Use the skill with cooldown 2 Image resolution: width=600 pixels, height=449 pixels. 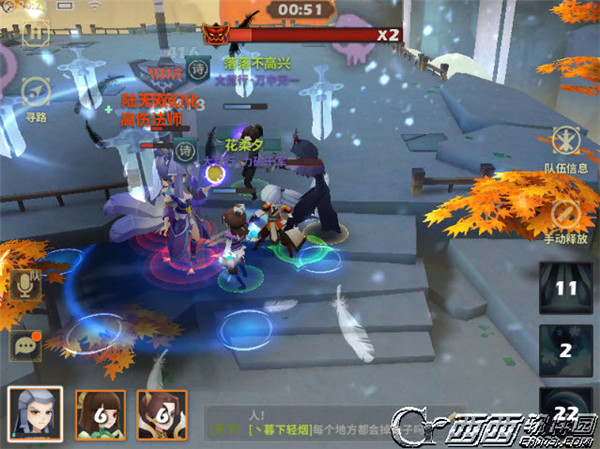click(566, 351)
